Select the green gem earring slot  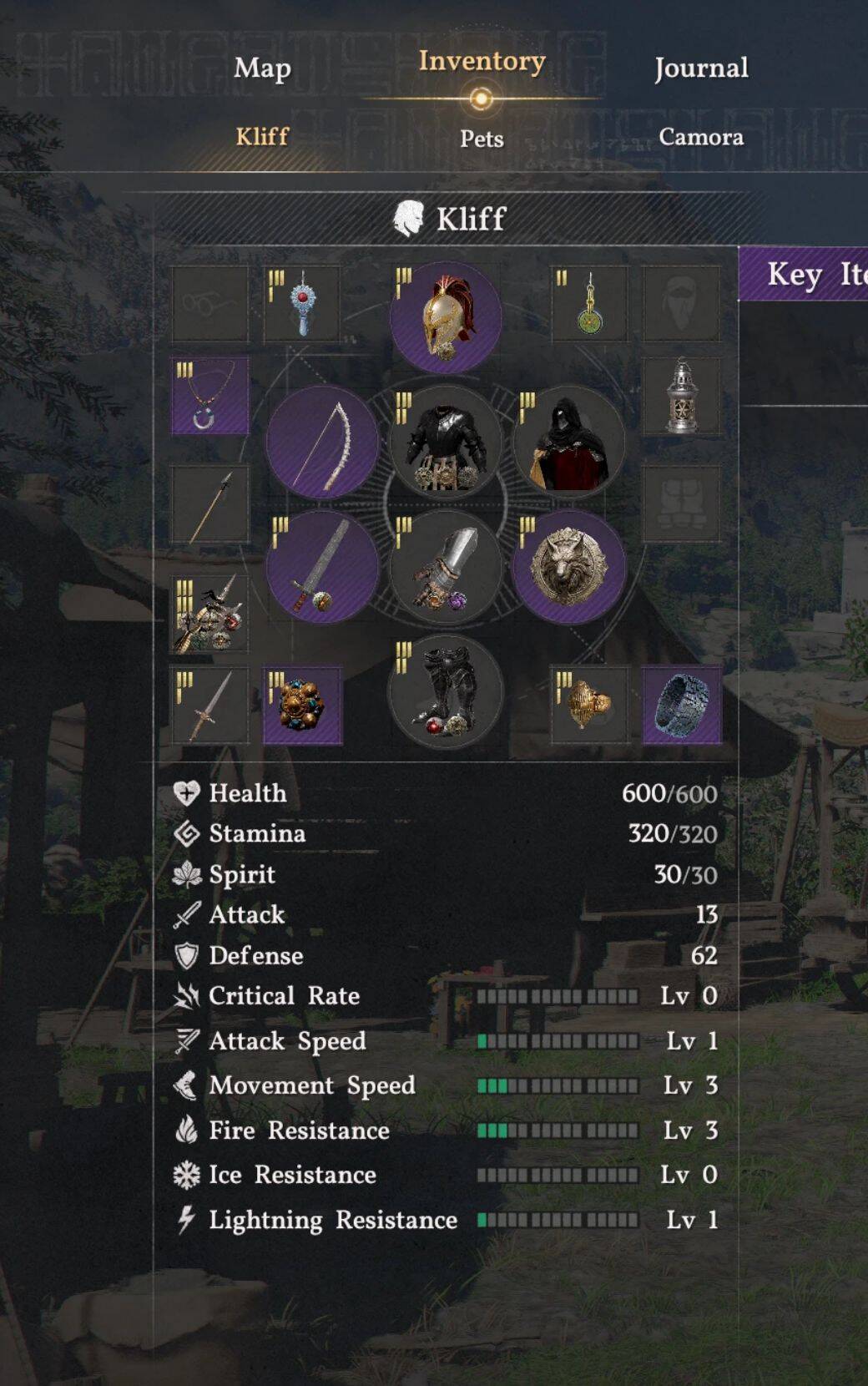click(x=589, y=304)
